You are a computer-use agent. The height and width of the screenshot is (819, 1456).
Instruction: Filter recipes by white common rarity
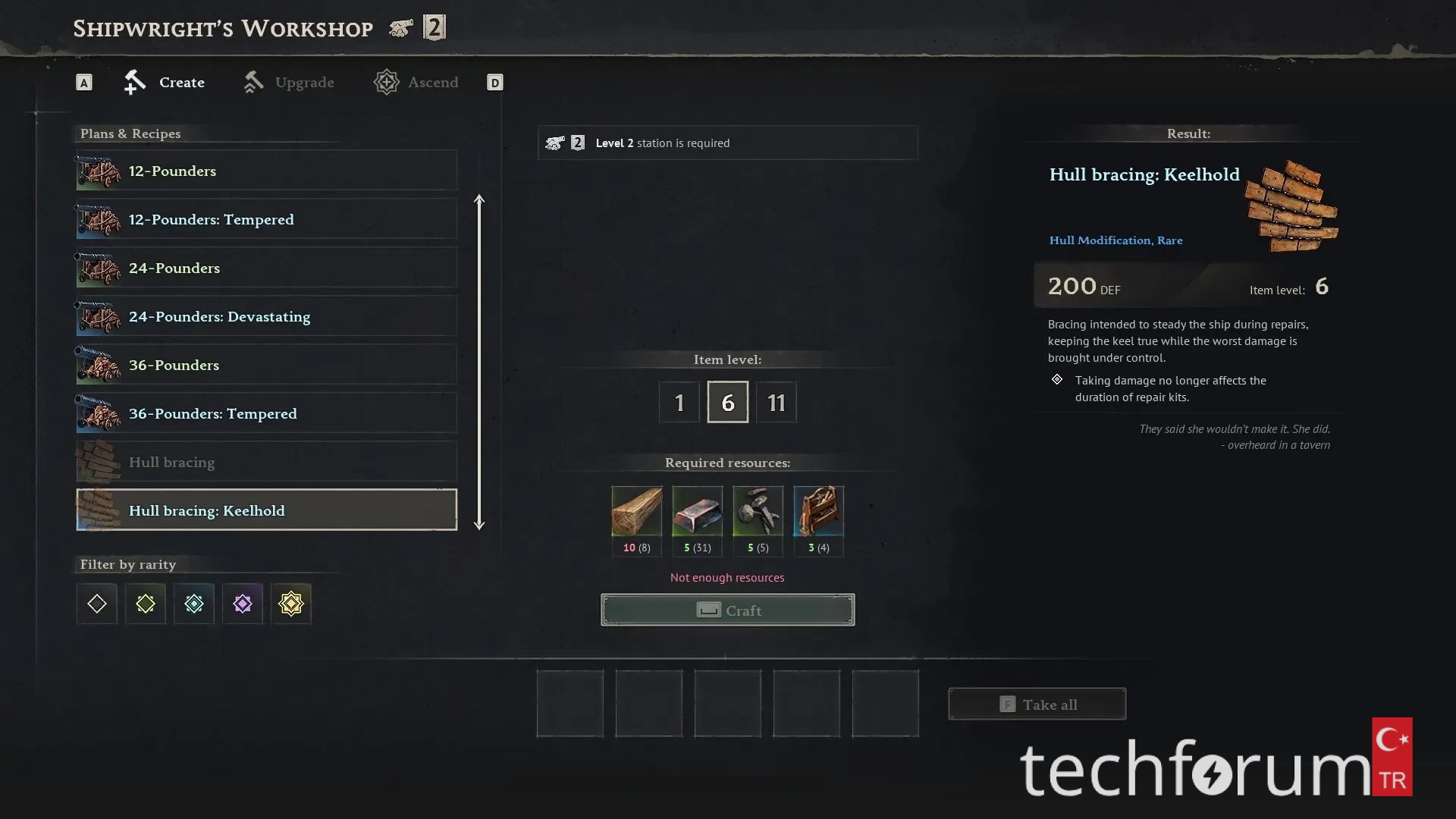[x=97, y=604]
